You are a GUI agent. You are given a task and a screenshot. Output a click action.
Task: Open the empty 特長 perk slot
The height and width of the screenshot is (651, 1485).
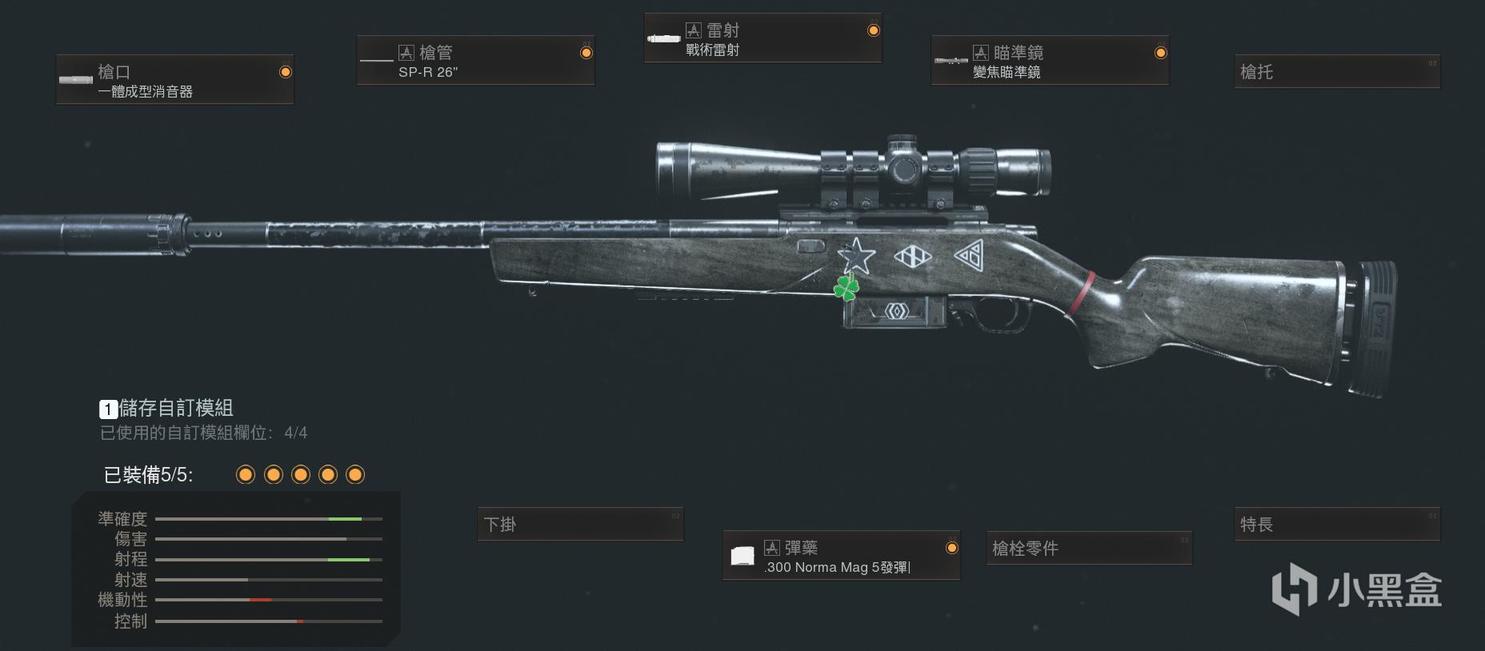pyautogui.click(x=1337, y=524)
